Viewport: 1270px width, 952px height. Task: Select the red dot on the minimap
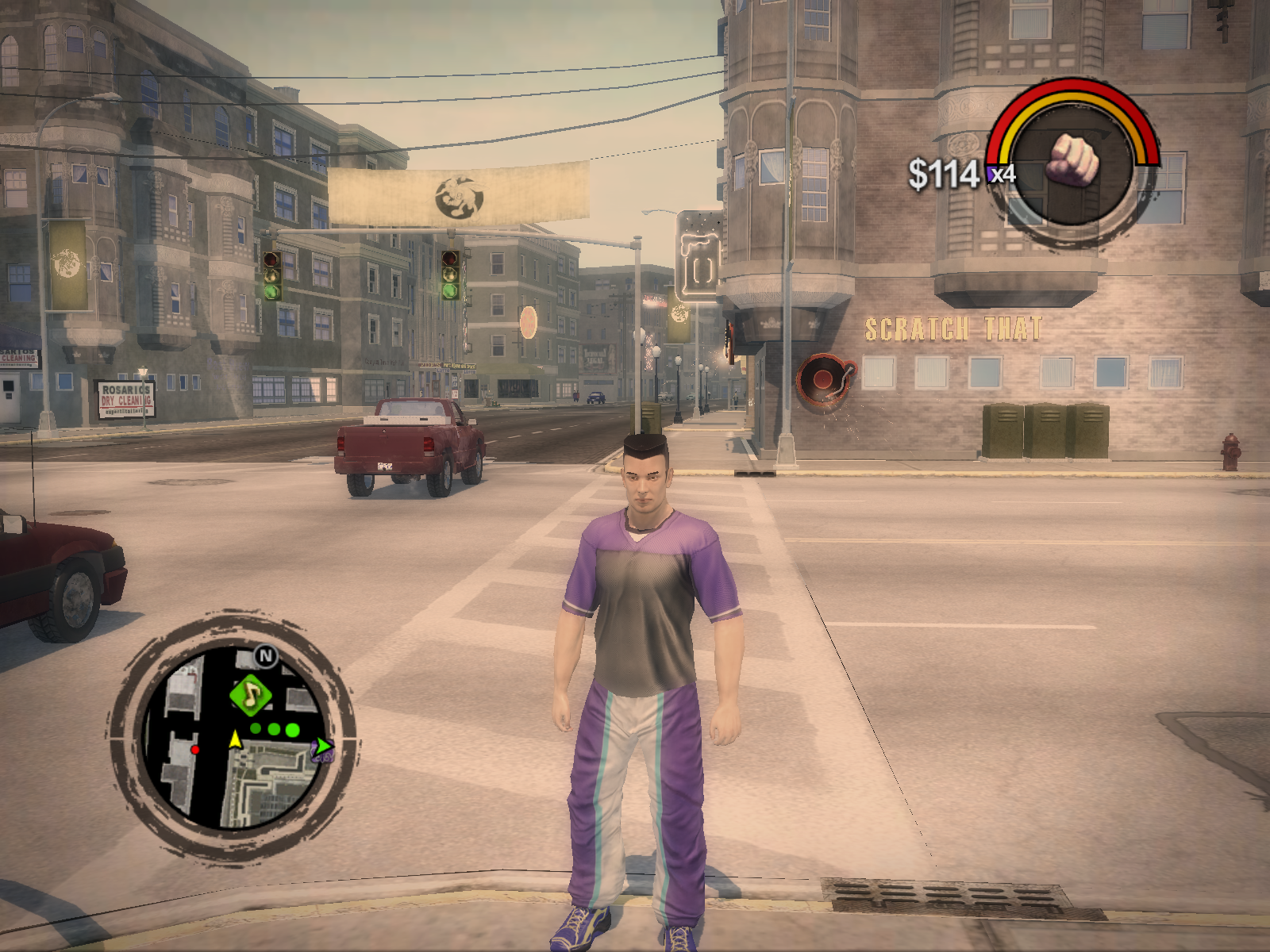click(195, 749)
